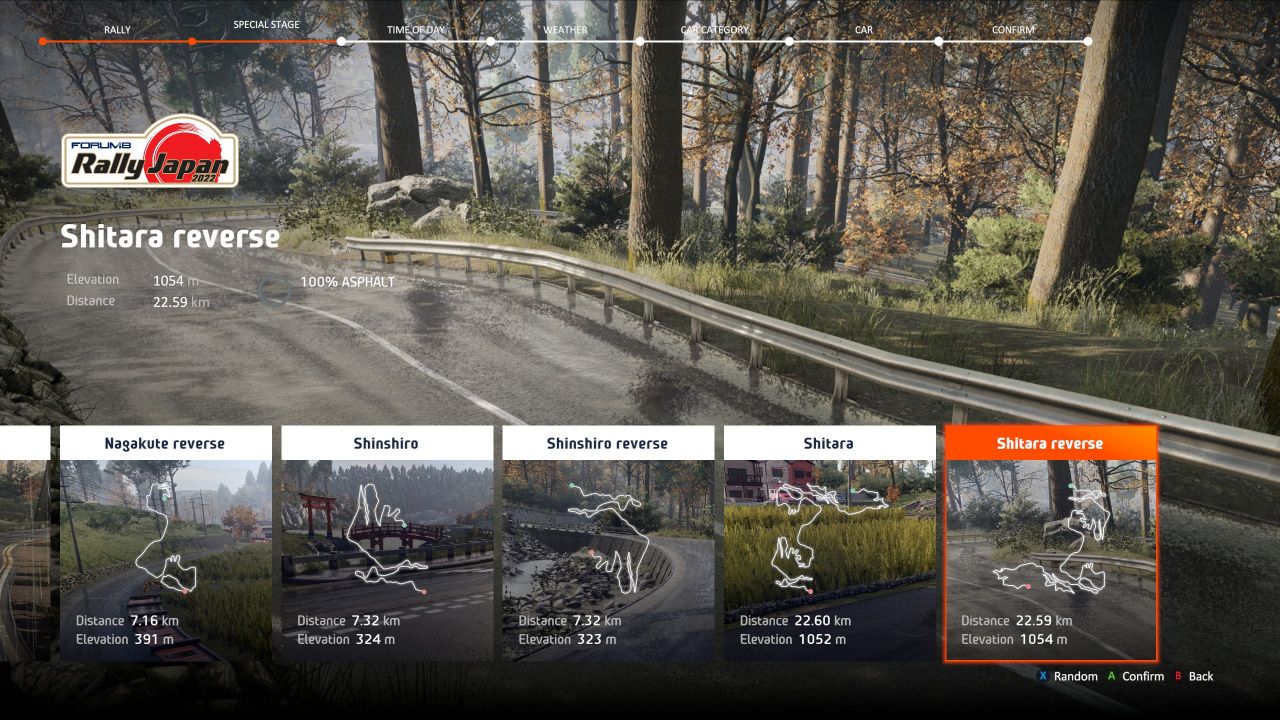Open the Confirm step
1280x720 pixels.
coord(1013,30)
